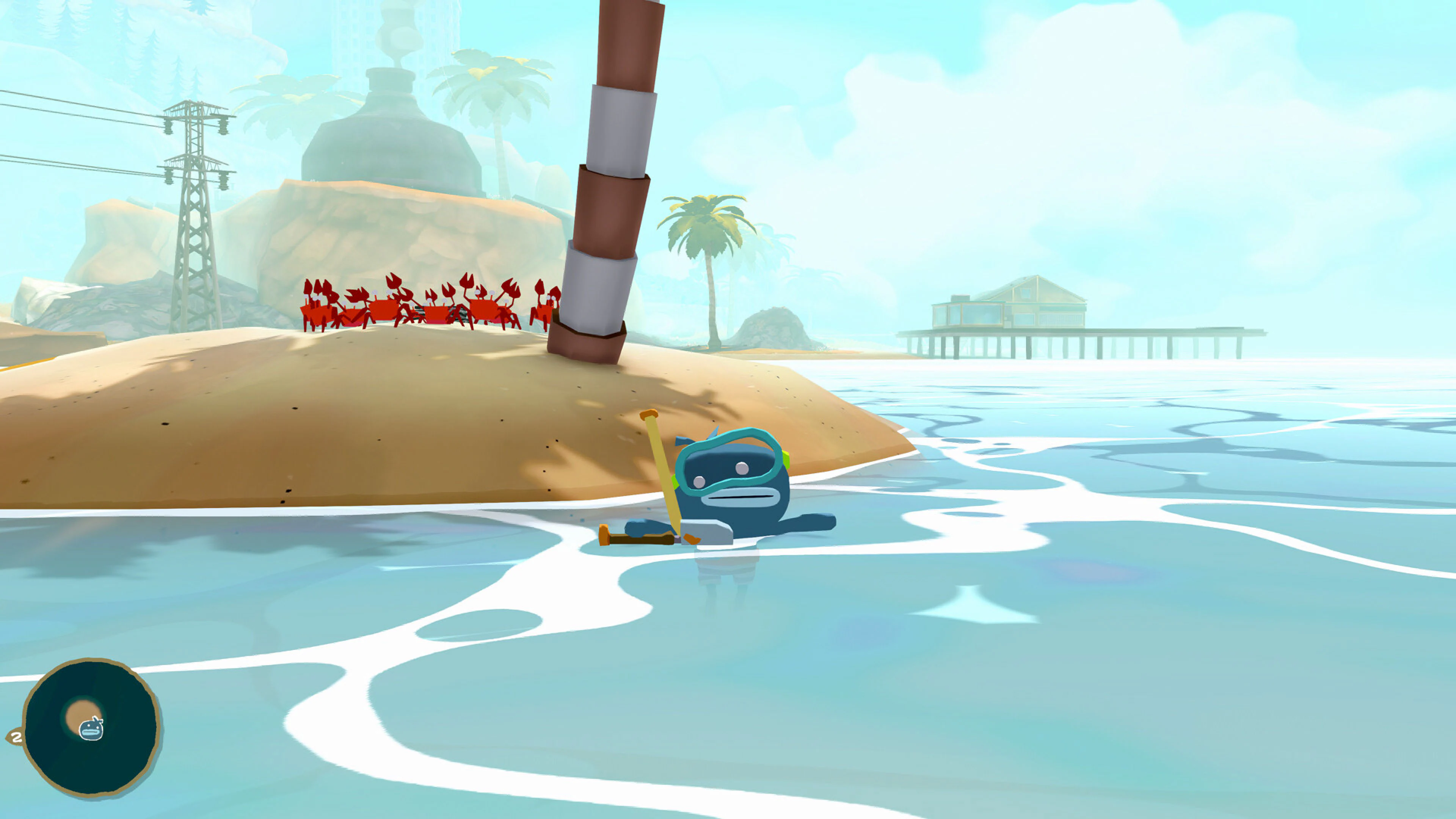The image size is (1456, 819).
Task: Select the character face marker on the minimap
Action: (91, 730)
